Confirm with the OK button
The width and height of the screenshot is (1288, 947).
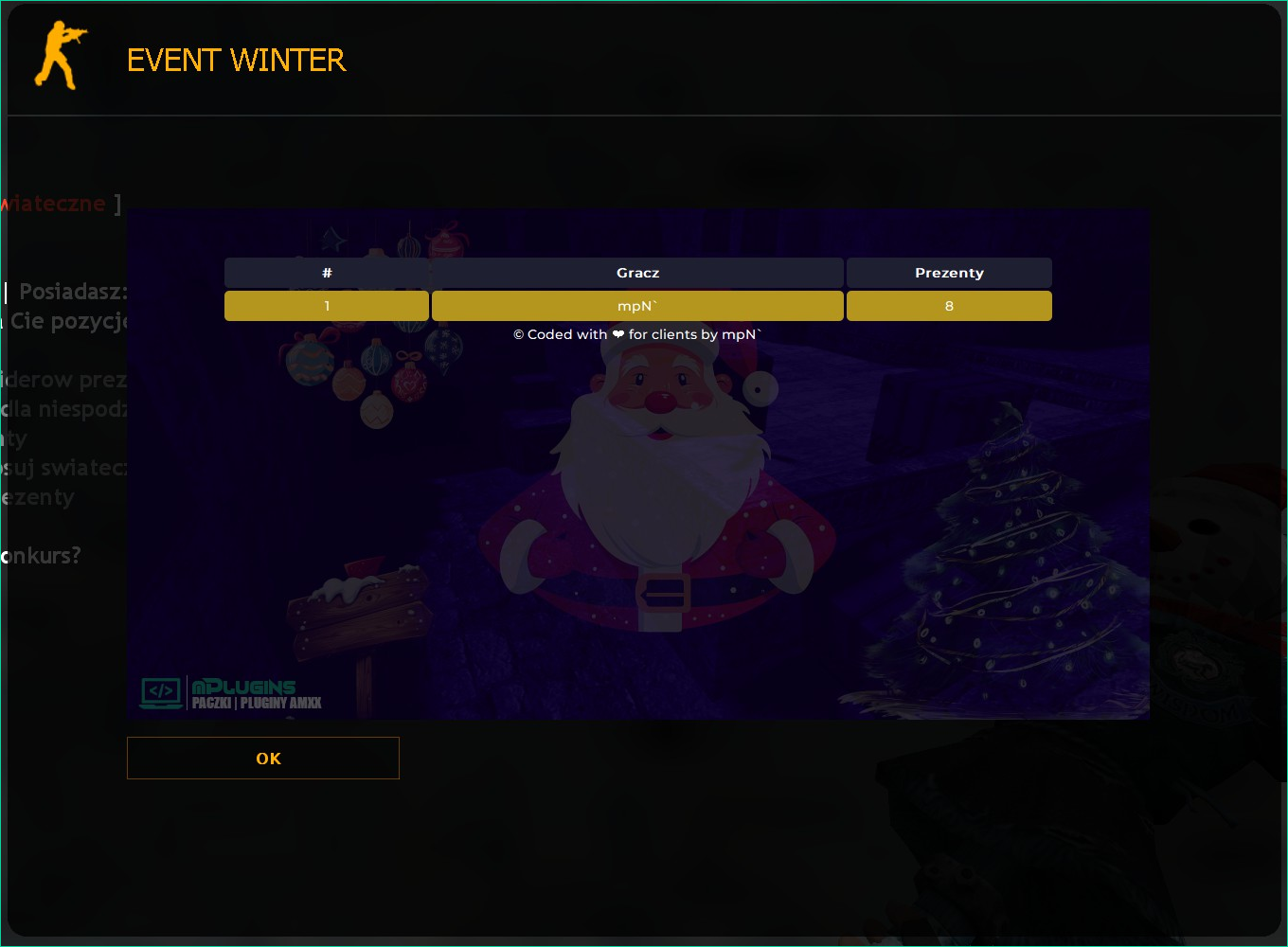tap(263, 758)
